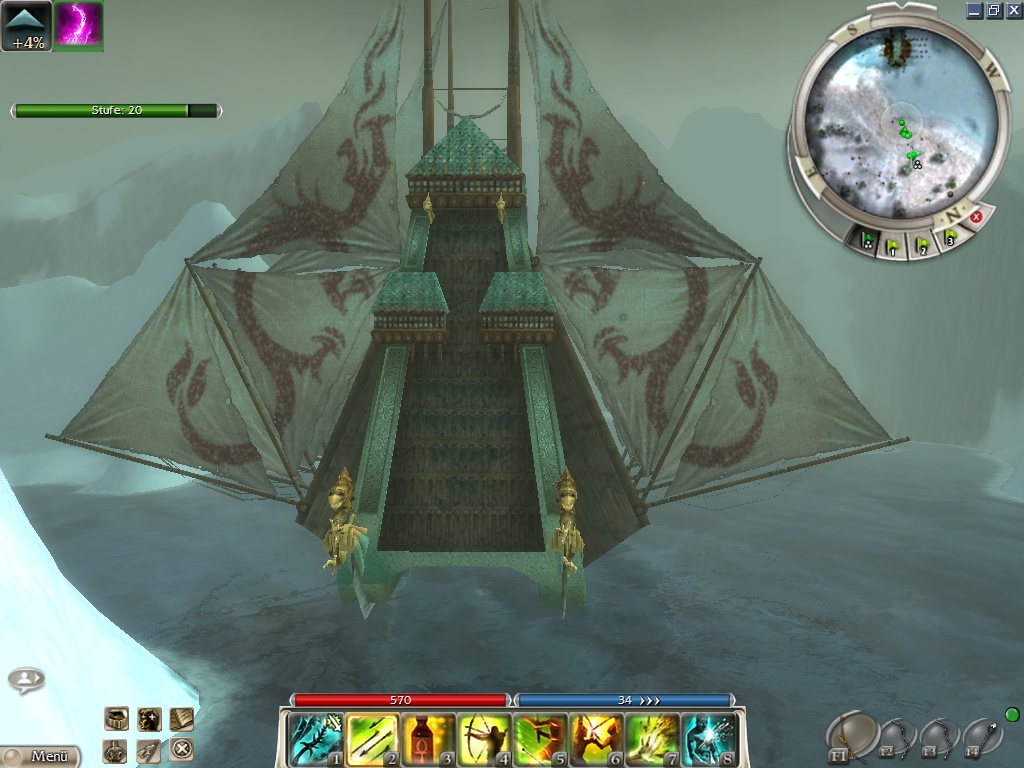Open the quest log book icon

pyautogui.click(x=181, y=718)
